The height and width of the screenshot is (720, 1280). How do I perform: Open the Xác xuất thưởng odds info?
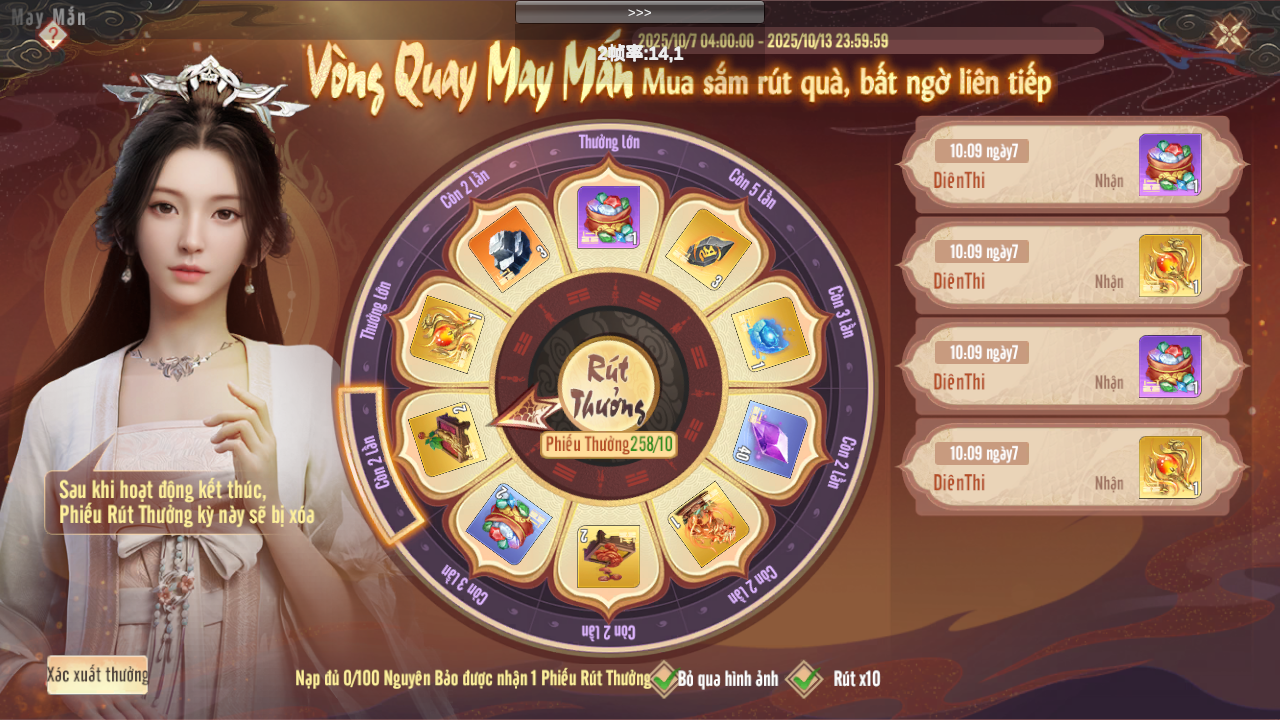coord(97,675)
